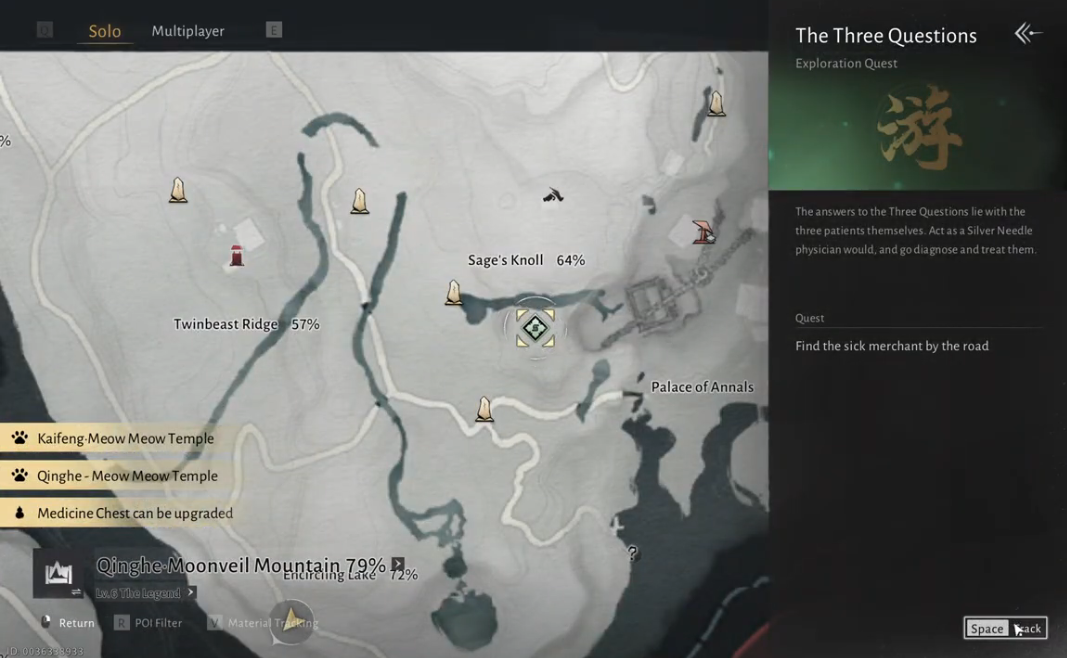Click the anvil marker on the map

coord(553,195)
